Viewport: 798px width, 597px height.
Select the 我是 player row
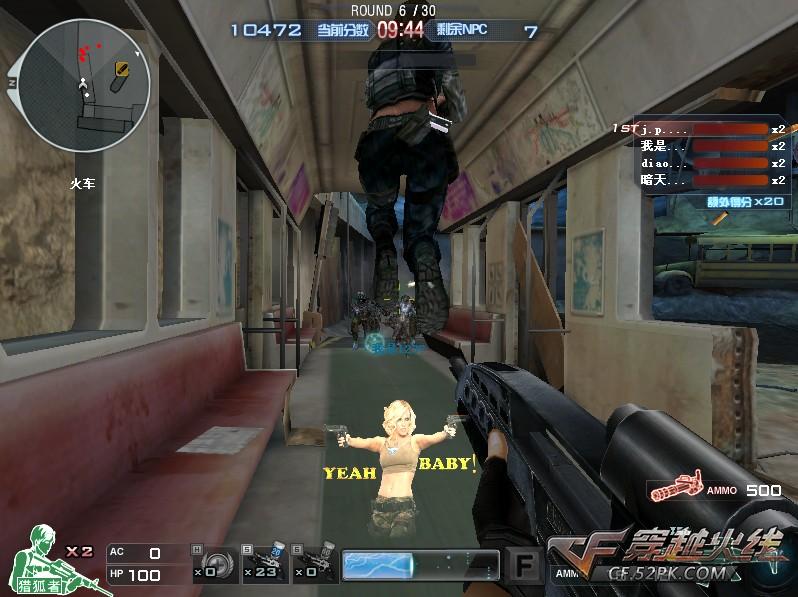(700, 147)
